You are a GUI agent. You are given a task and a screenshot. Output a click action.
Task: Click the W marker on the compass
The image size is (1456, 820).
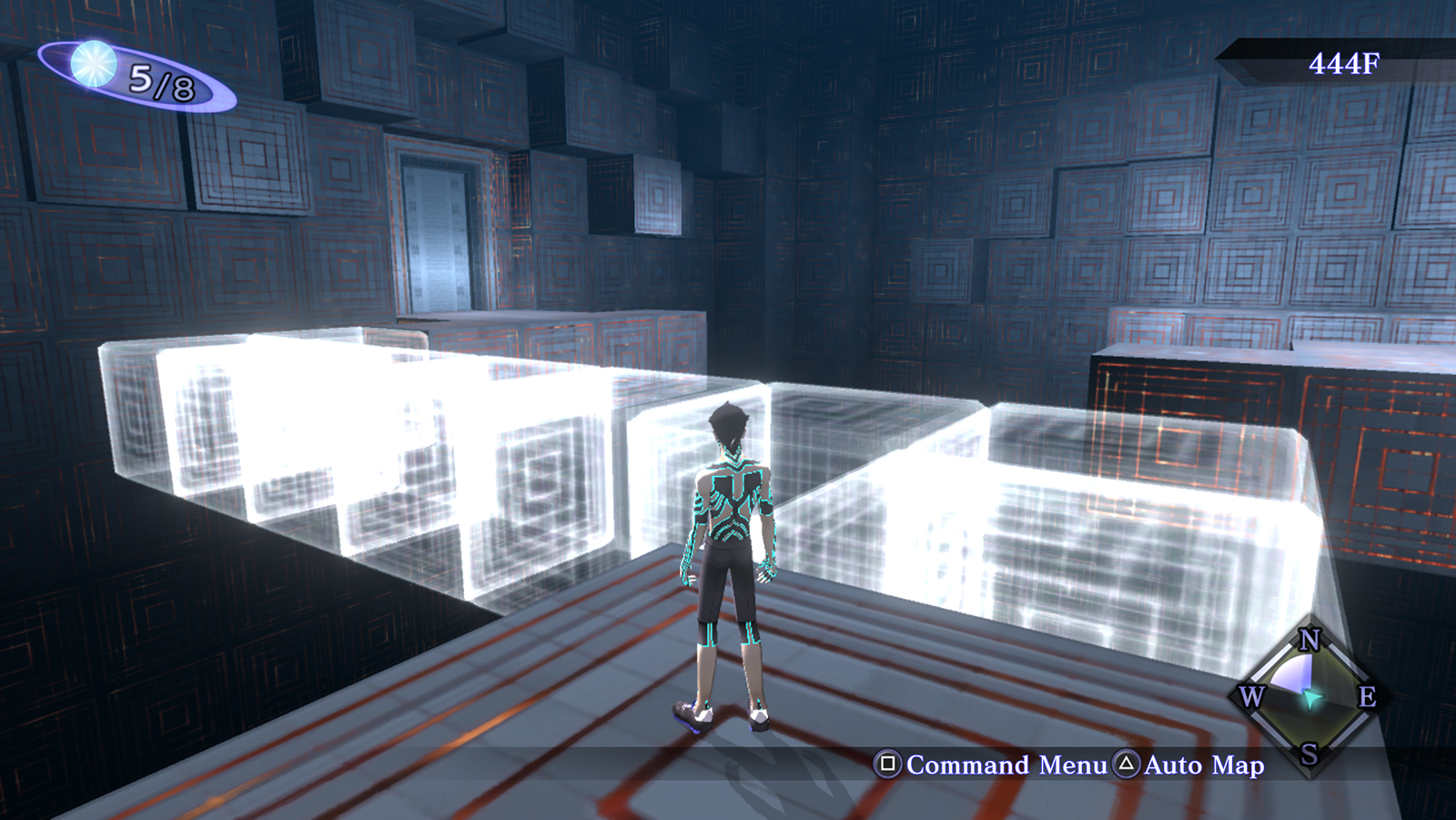click(x=1253, y=697)
